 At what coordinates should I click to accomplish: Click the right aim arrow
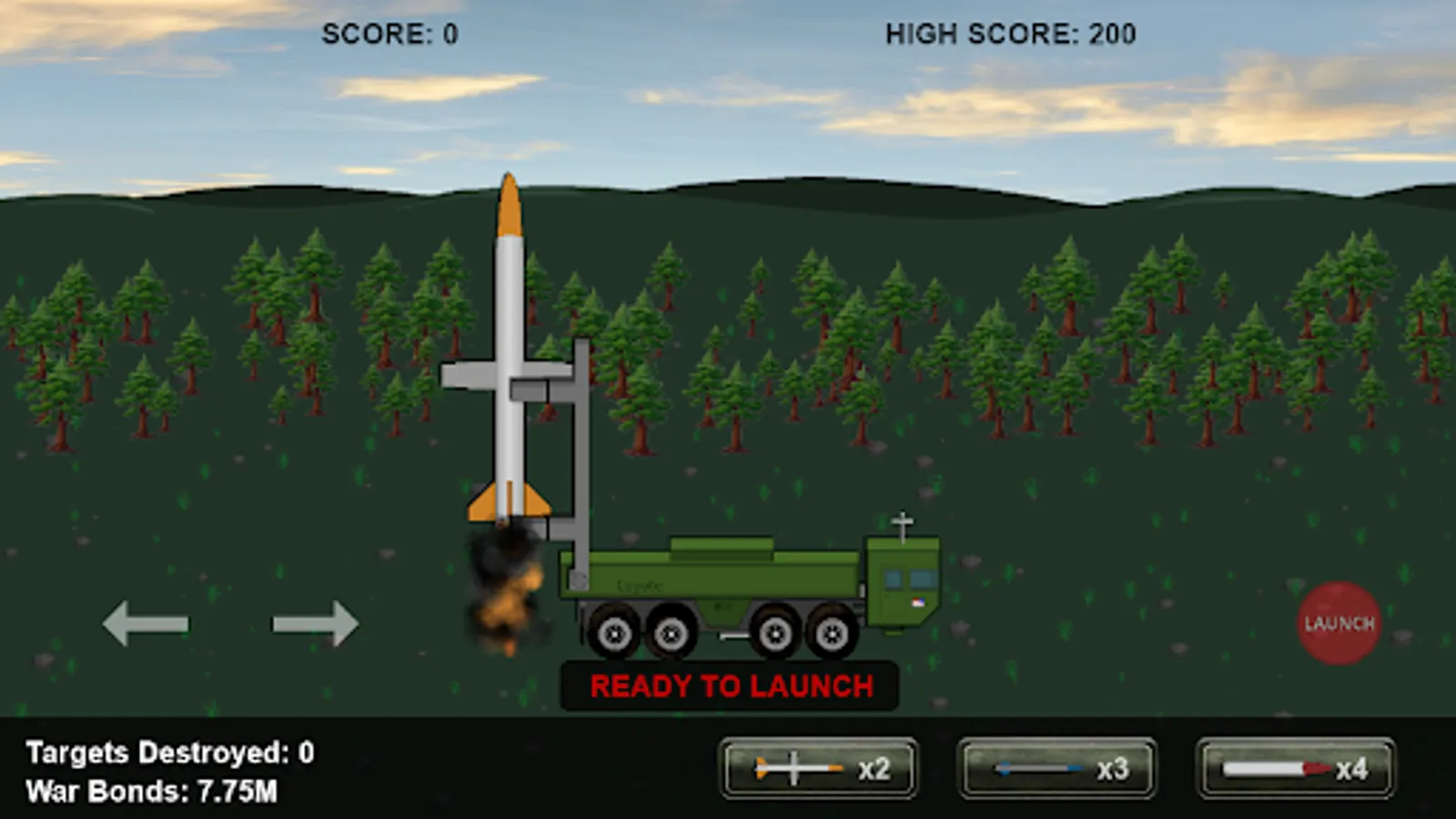[x=316, y=622]
